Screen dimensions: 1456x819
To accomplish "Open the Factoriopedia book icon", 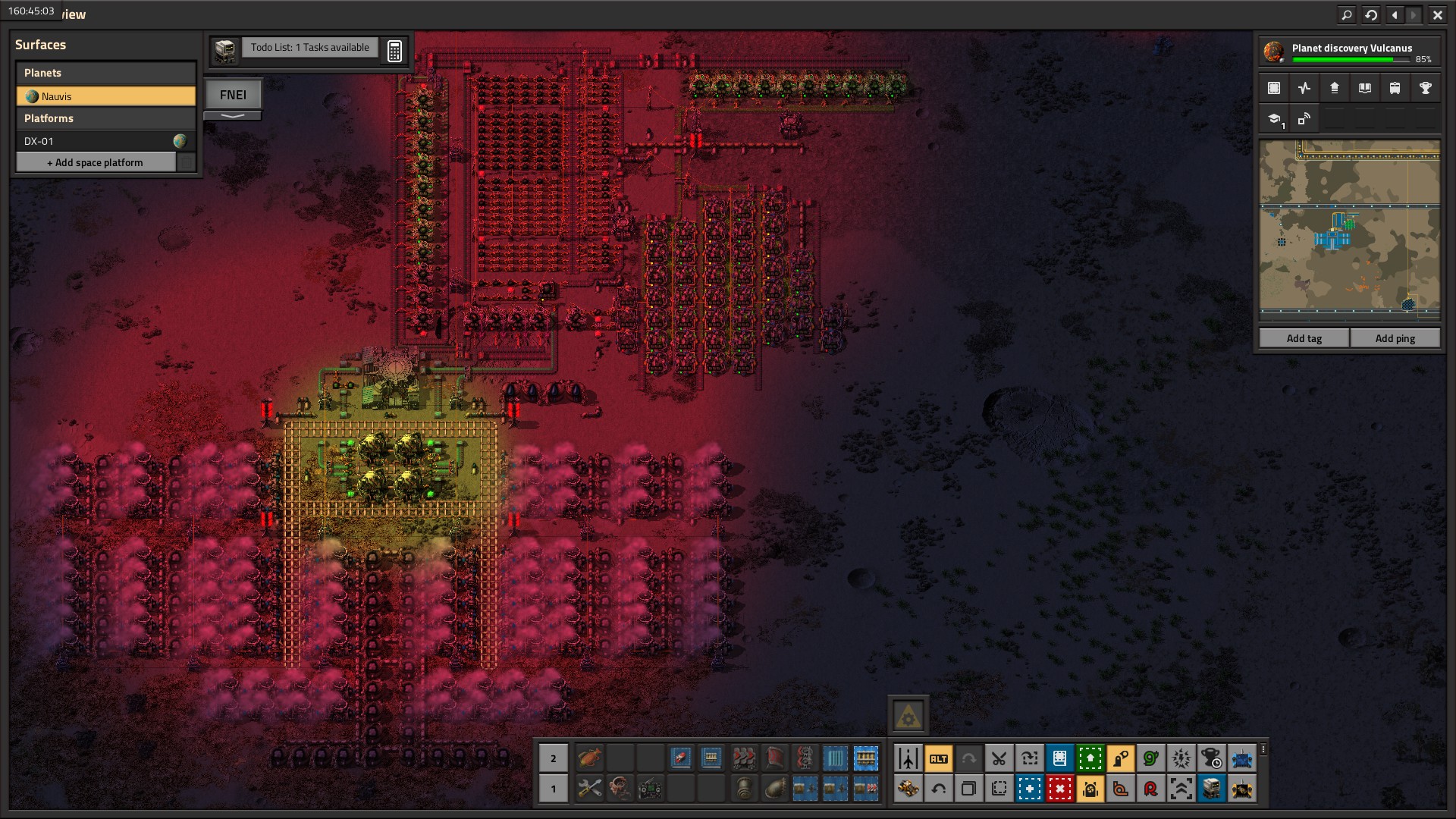I will [x=1364, y=88].
